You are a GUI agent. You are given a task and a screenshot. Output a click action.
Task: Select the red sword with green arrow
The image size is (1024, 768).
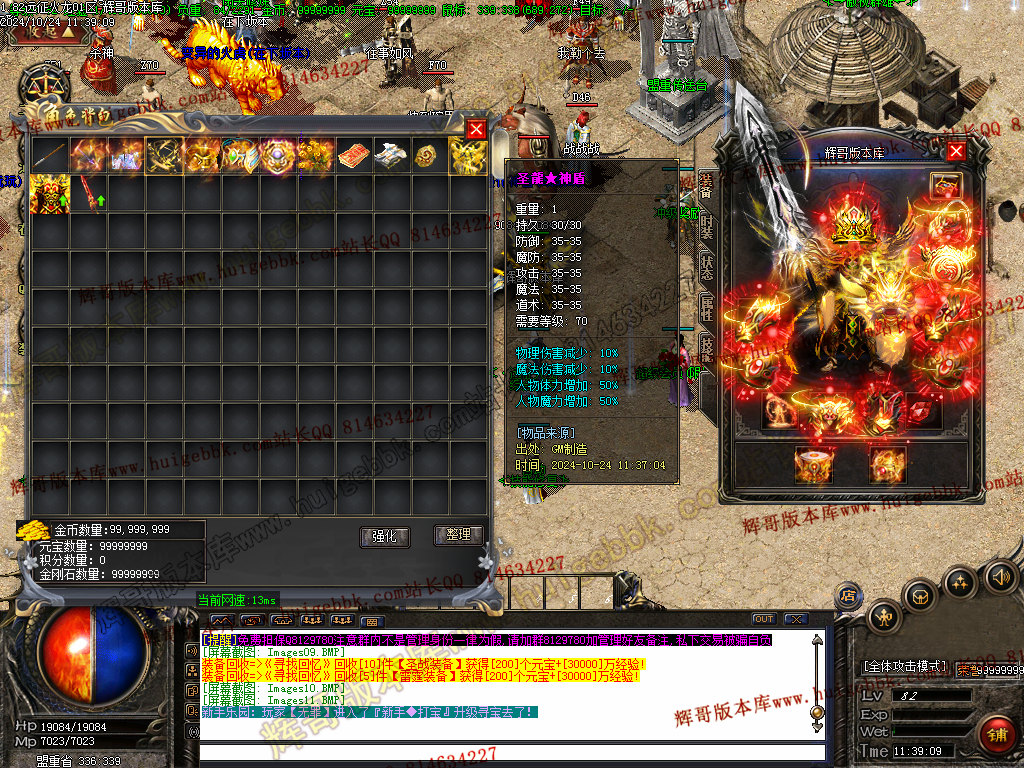tap(87, 194)
